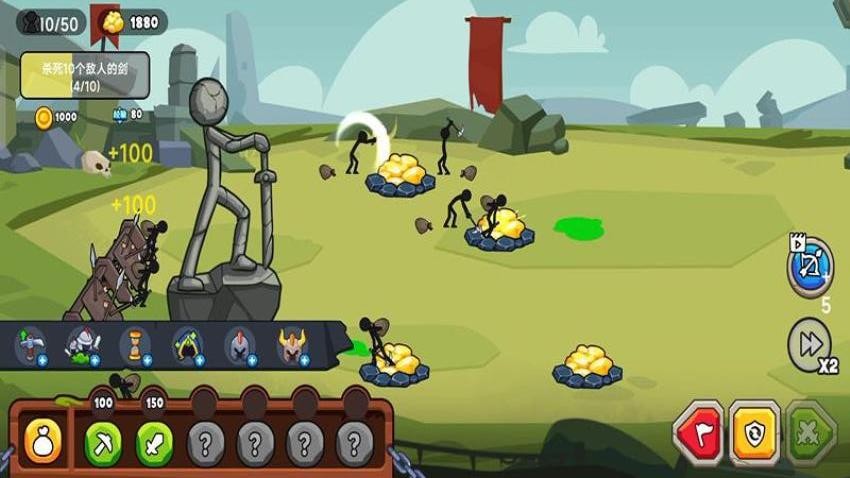Activate the blue archer arrow ability

[x=810, y=267]
